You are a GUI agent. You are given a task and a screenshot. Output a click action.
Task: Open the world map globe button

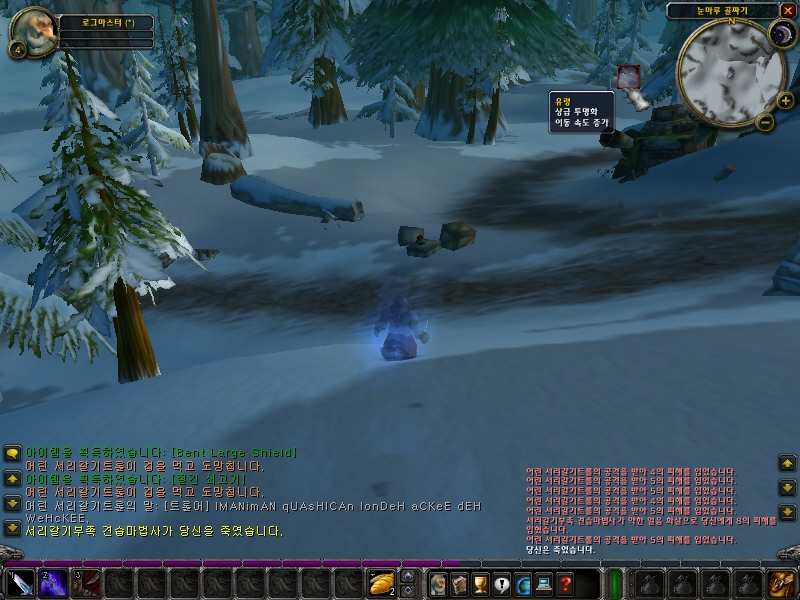tap(523, 583)
